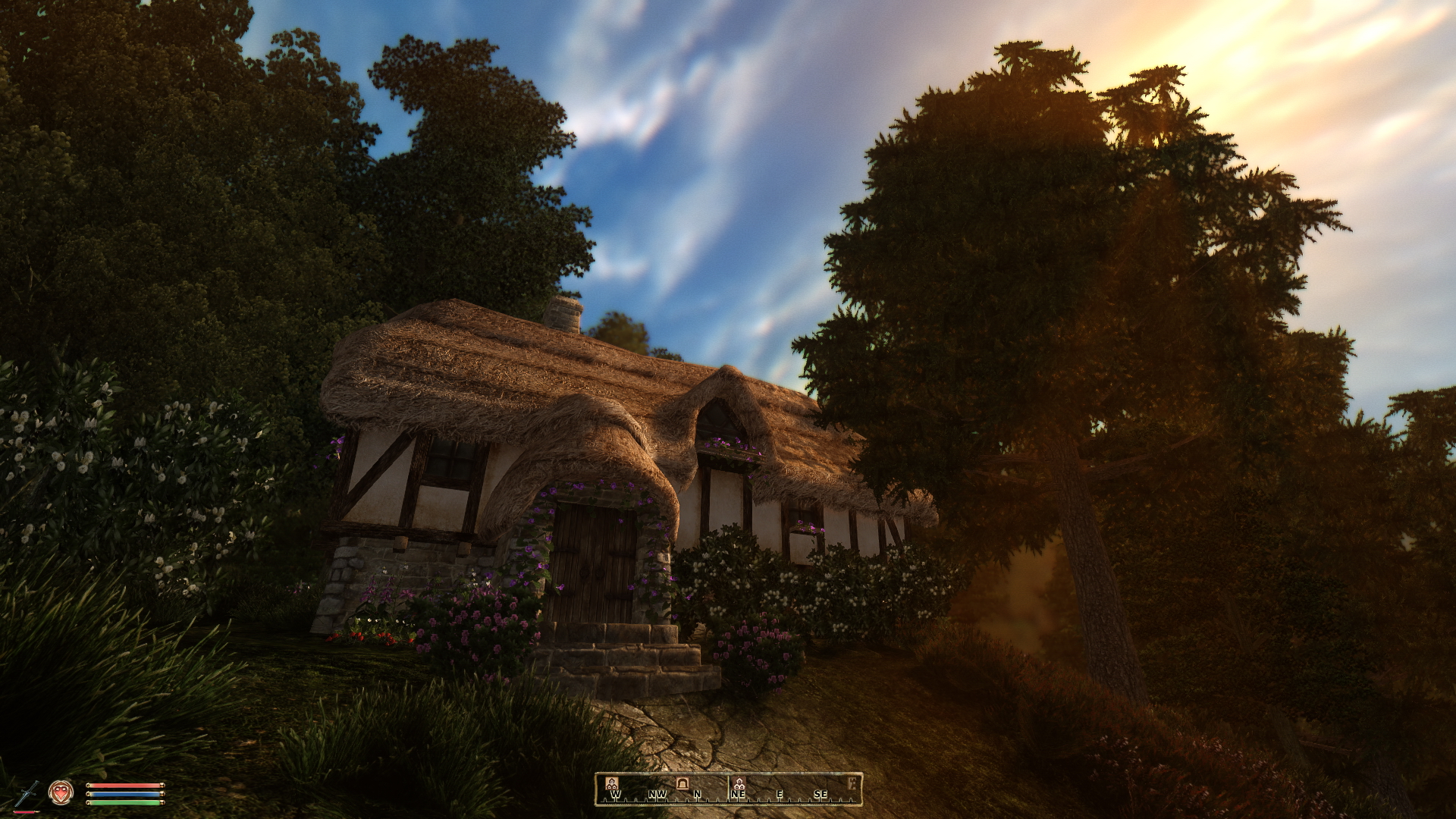Select the faded ruin marker at compass edge
Screen dimensions: 1456x819
[x=852, y=783]
